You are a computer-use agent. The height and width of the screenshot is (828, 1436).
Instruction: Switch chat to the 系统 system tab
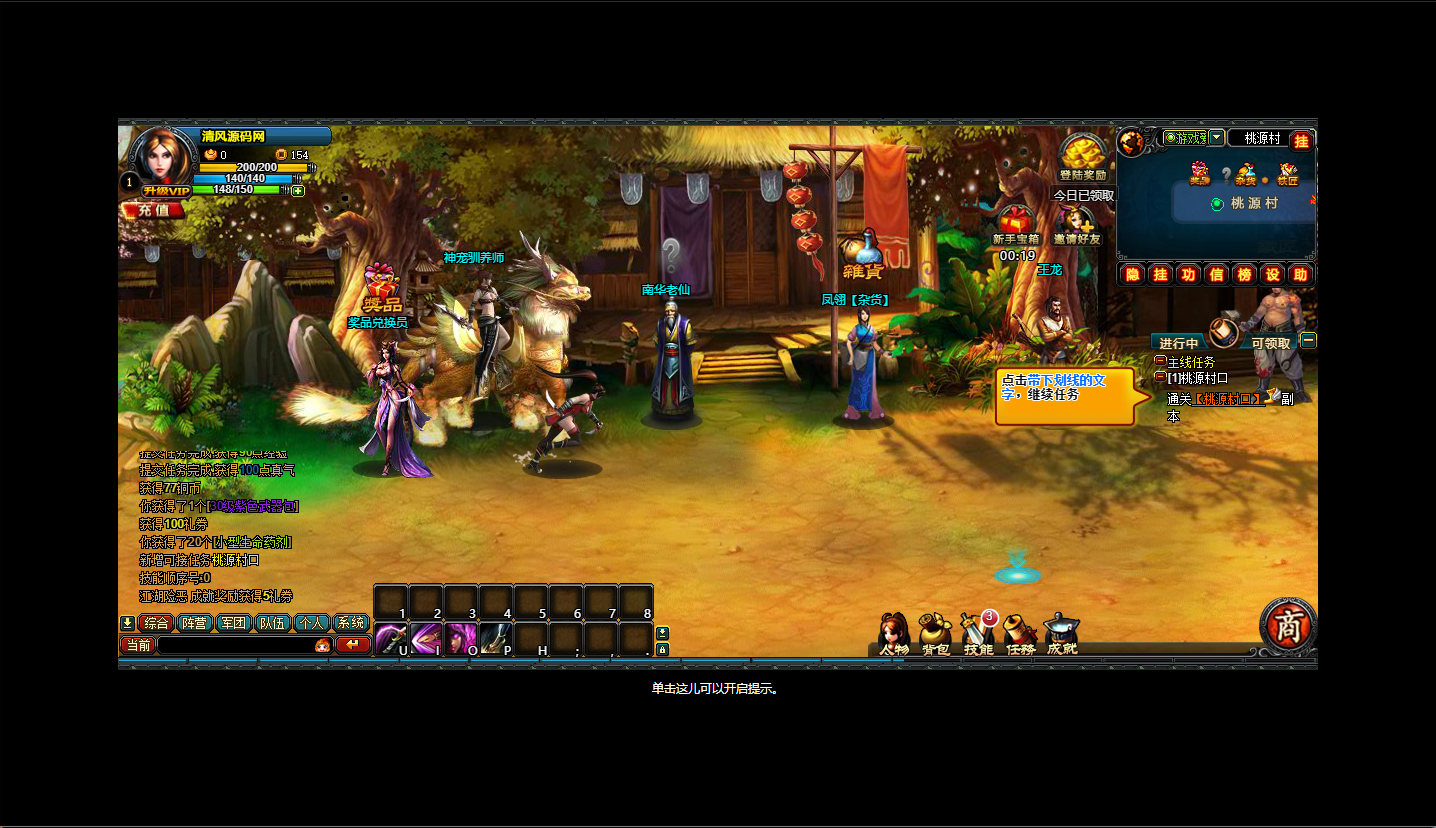click(350, 623)
